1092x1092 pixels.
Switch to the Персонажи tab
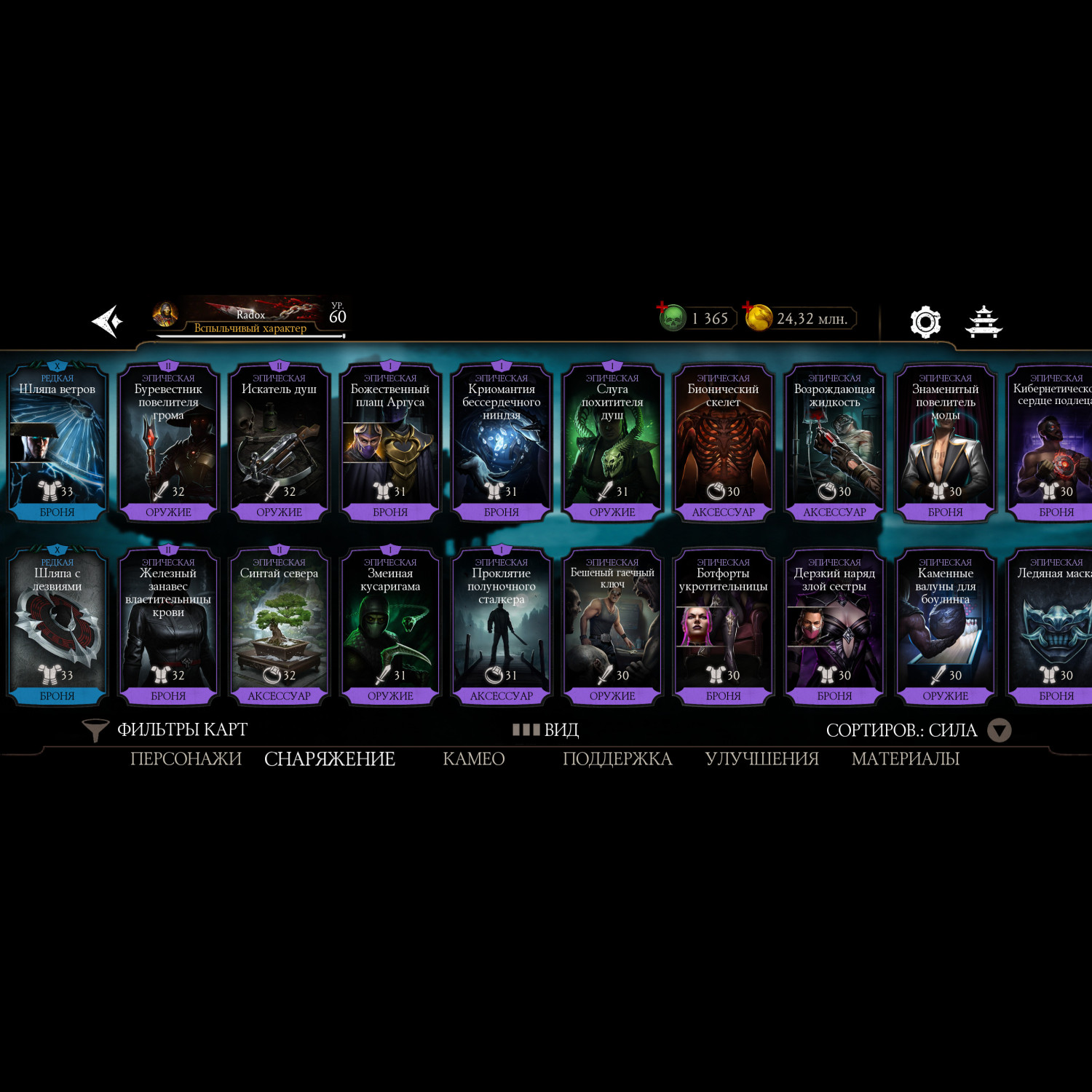(x=186, y=759)
